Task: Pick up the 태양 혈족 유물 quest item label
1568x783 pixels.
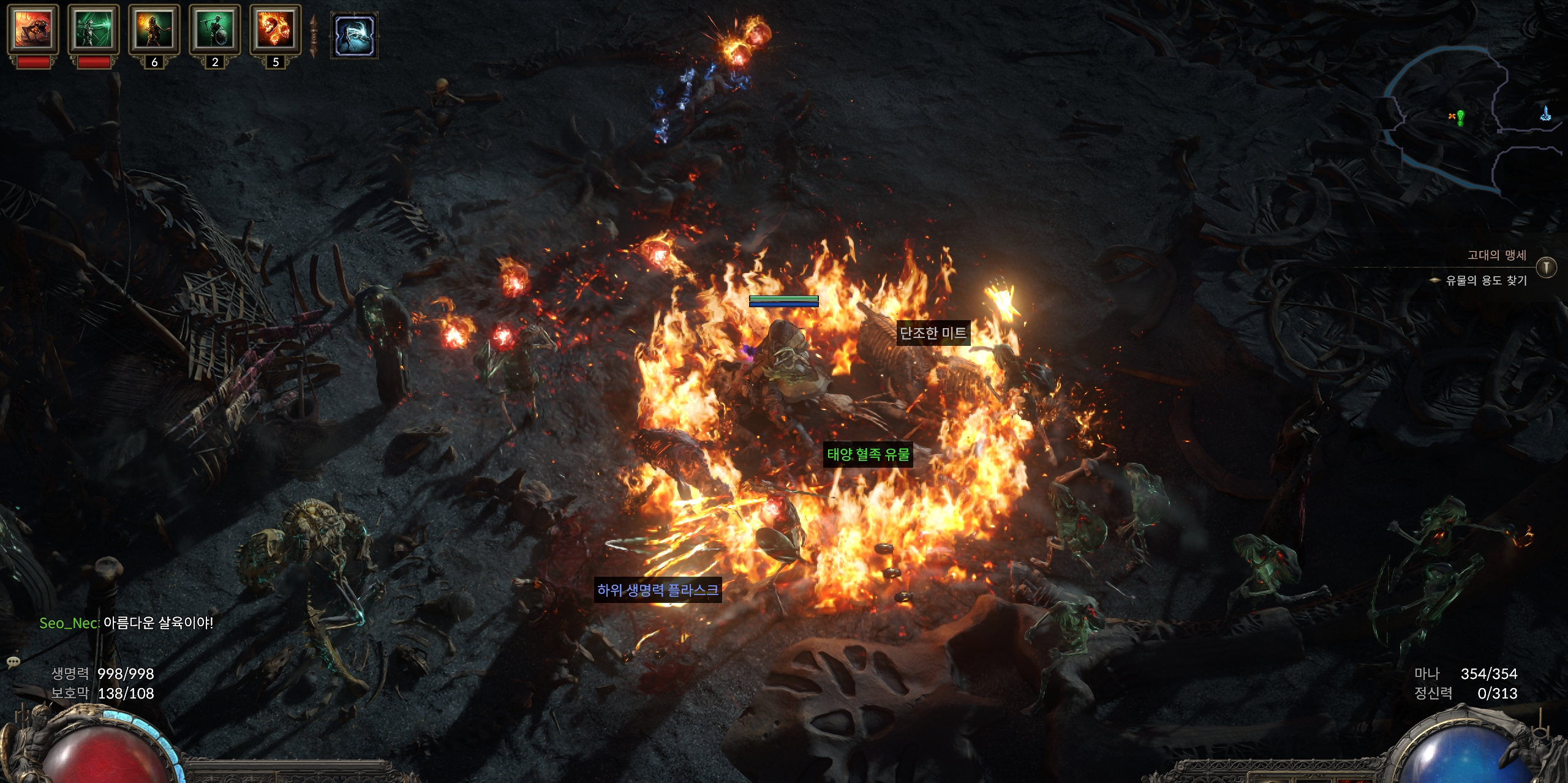Action: coord(868,454)
